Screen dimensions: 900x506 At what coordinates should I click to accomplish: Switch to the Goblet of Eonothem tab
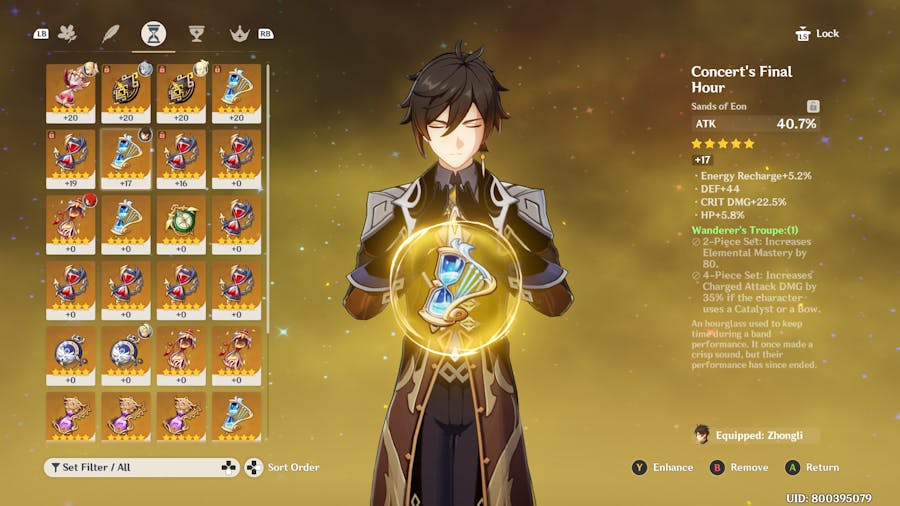[x=197, y=34]
